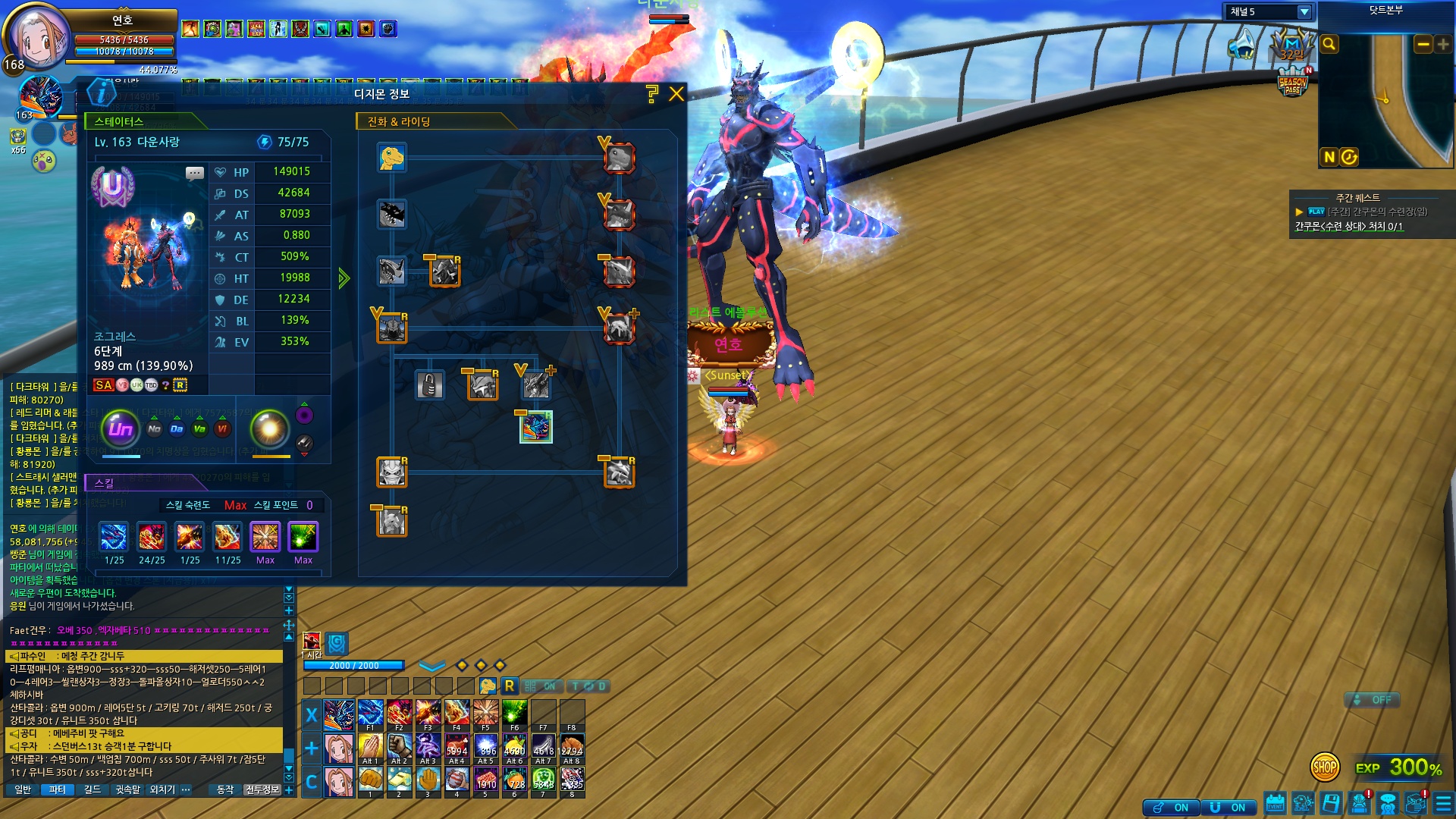The image size is (1456, 819).
Task: Zoom out the minimap with the minus button
Action: click(x=1423, y=45)
